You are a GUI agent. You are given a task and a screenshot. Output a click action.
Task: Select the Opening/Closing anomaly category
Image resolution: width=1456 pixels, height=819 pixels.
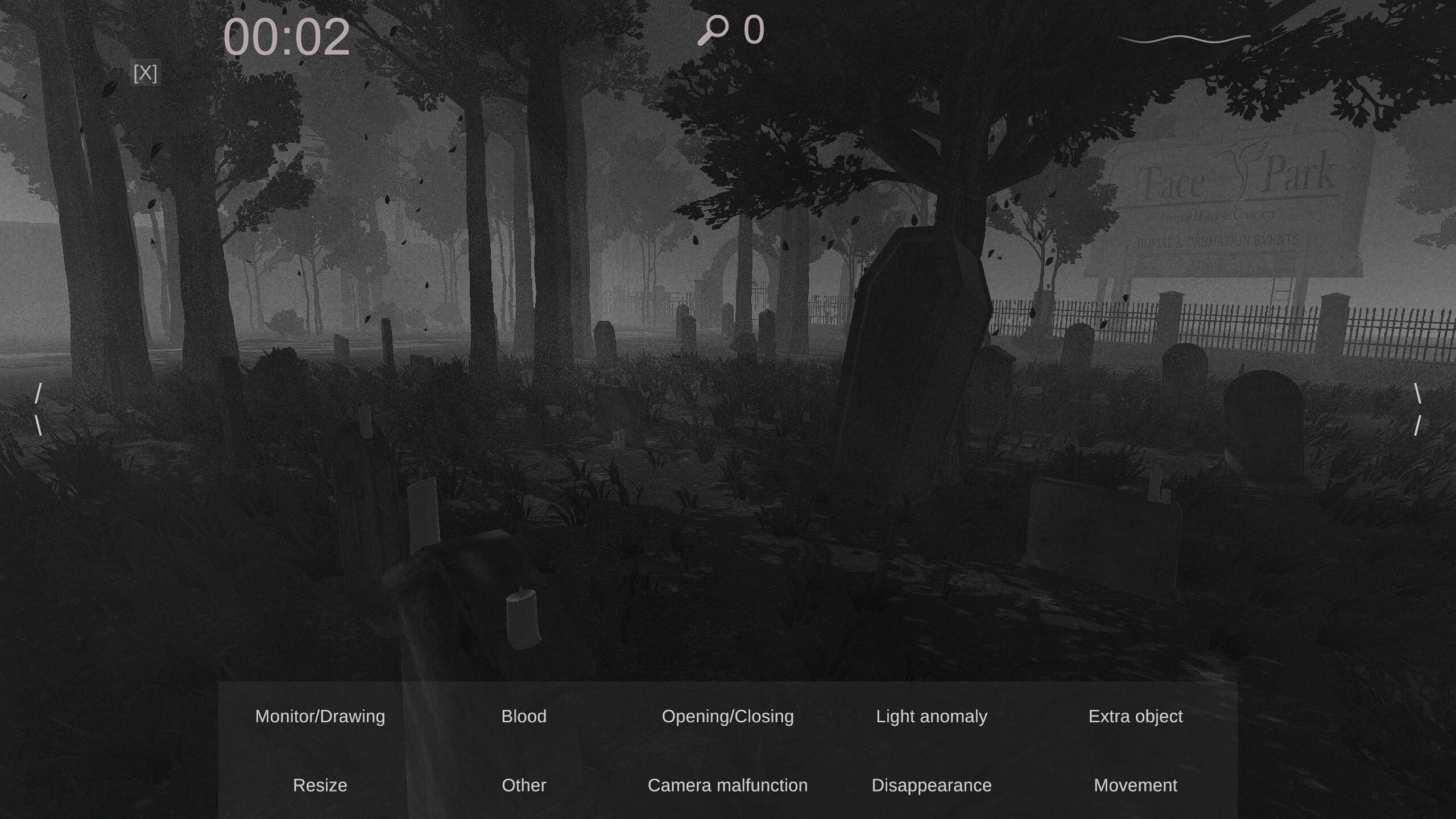[x=728, y=716]
